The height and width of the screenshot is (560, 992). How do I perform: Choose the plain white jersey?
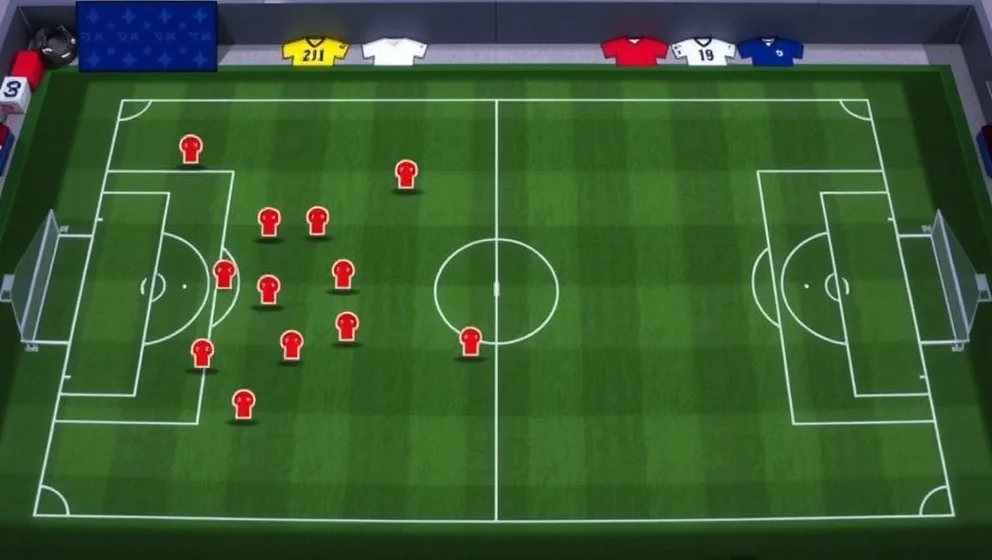pyautogui.click(x=394, y=52)
